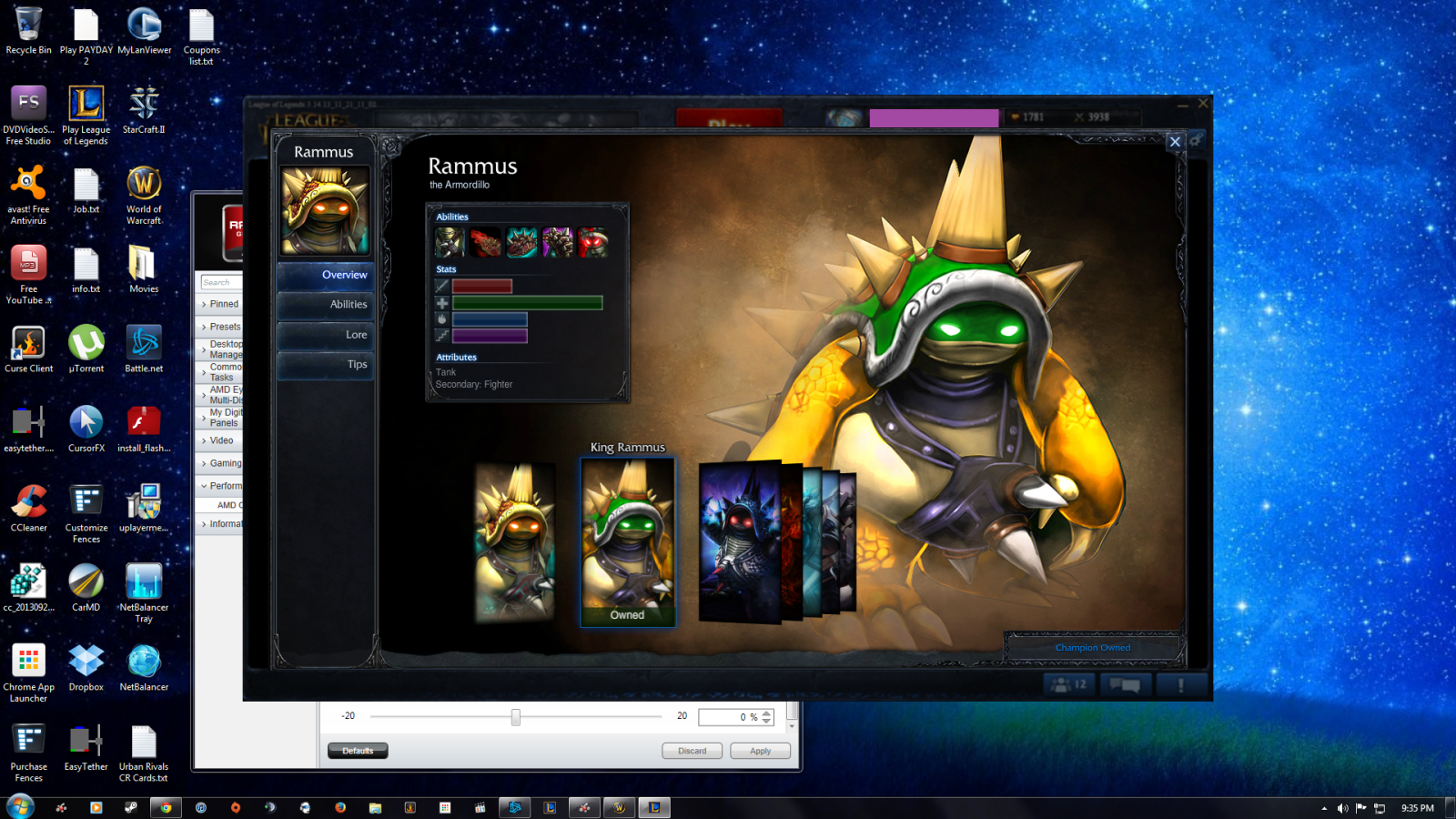Close the Rammus champion detail panel
Image resolution: width=1456 pixels, height=819 pixels.
[x=1175, y=142]
